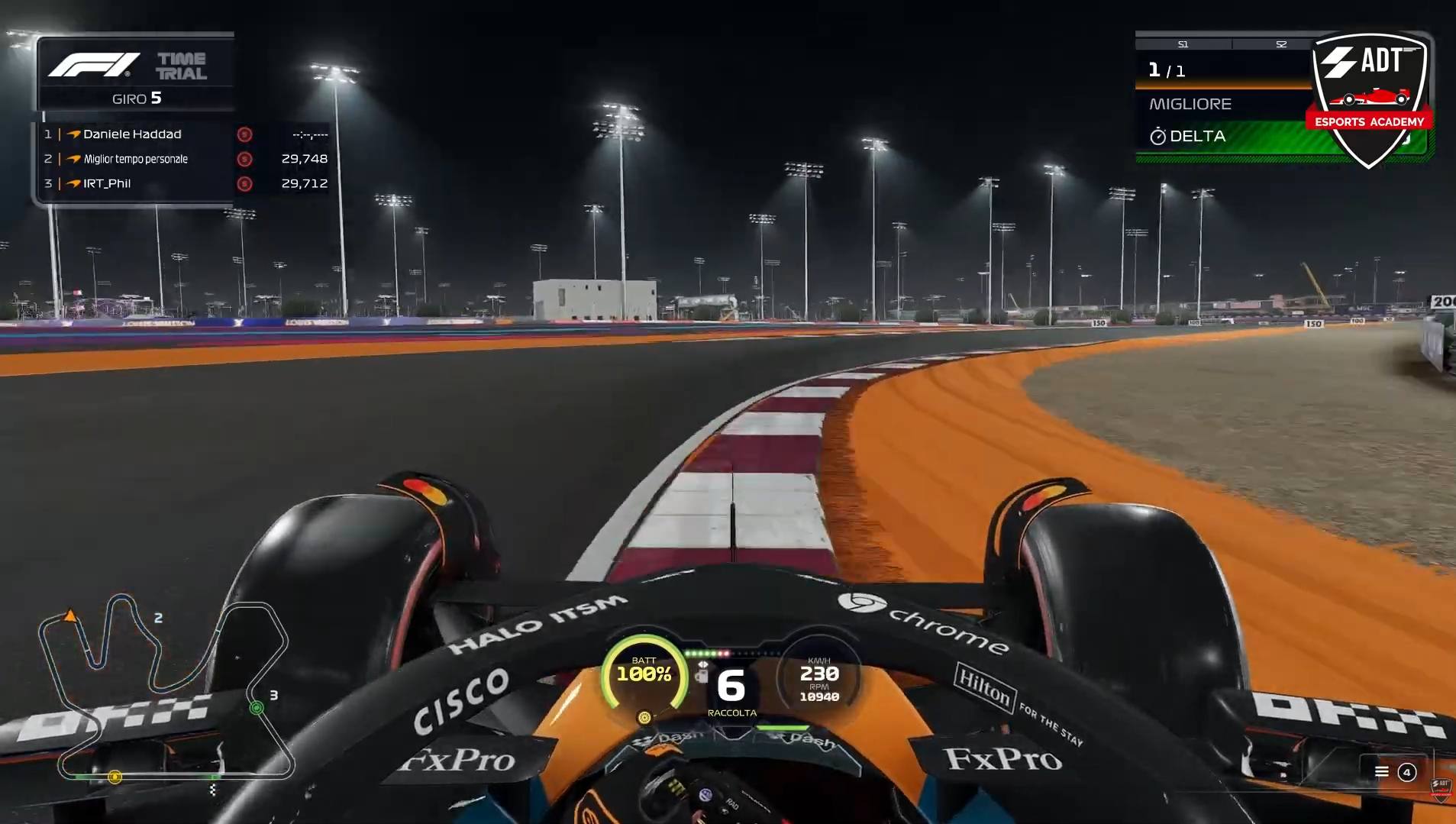Click the RACCOLTA label under the gear display

pos(732,712)
